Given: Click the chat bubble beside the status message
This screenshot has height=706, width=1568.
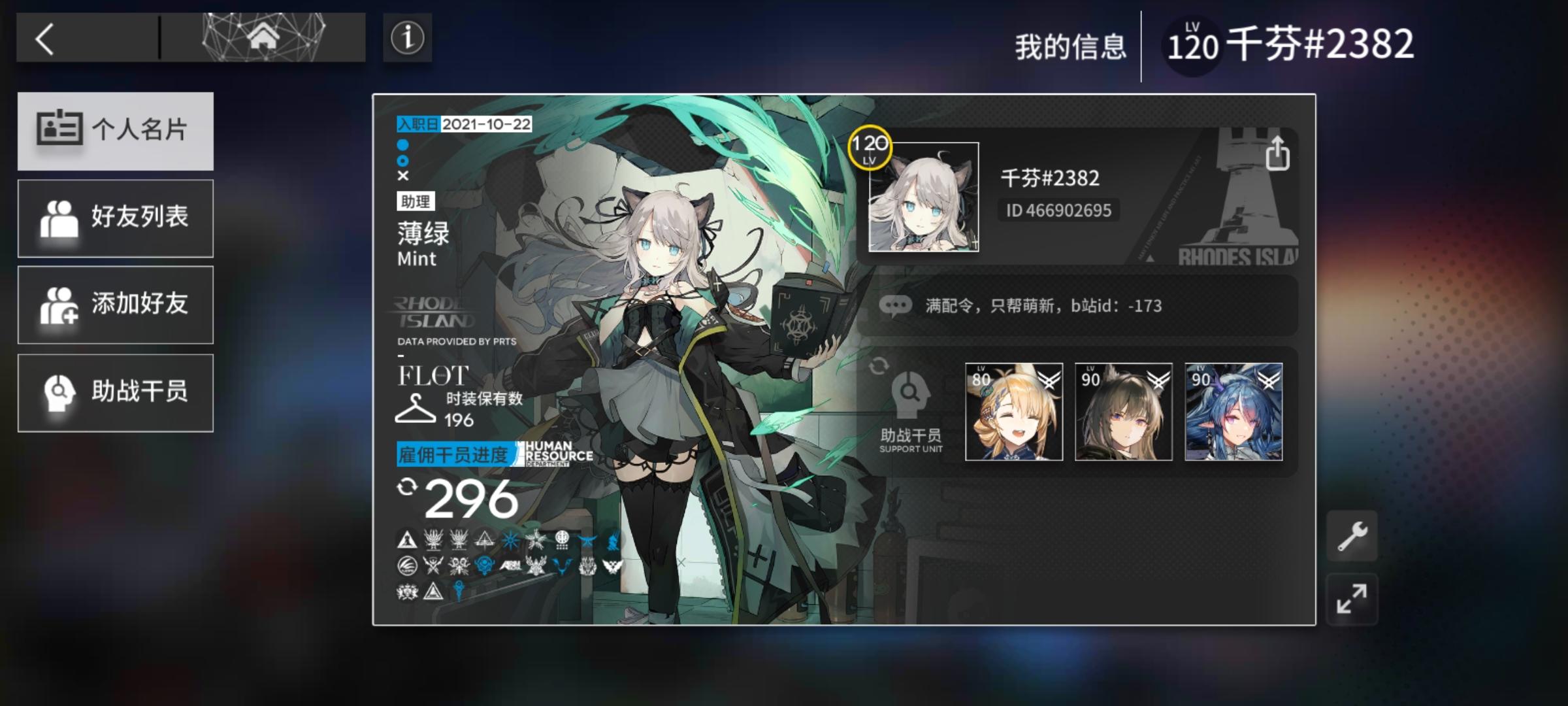Looking at the screenshot, I should [897, 305].
